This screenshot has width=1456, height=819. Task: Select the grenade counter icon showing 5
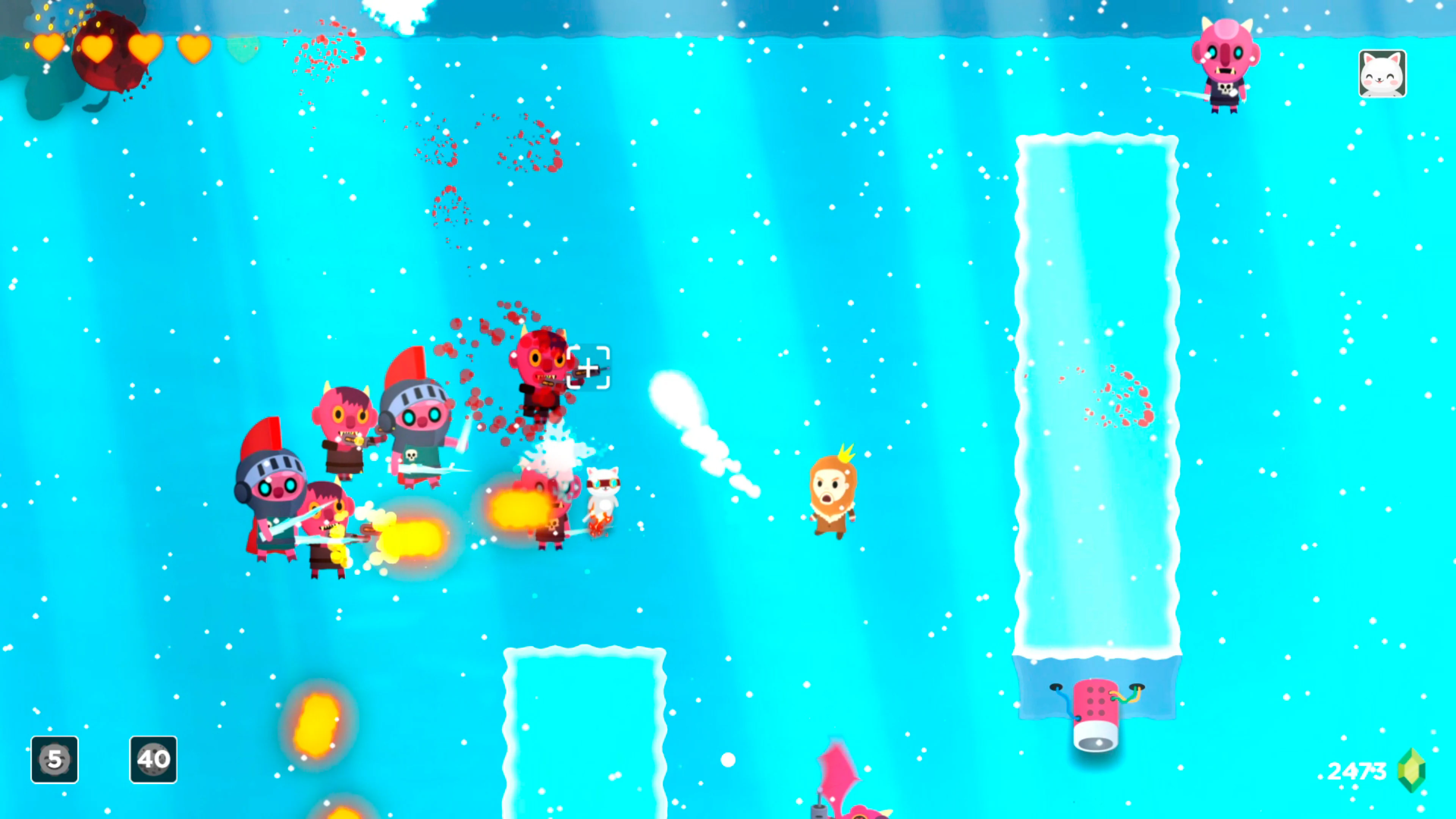pyautogui.click(x=54, y=759)
